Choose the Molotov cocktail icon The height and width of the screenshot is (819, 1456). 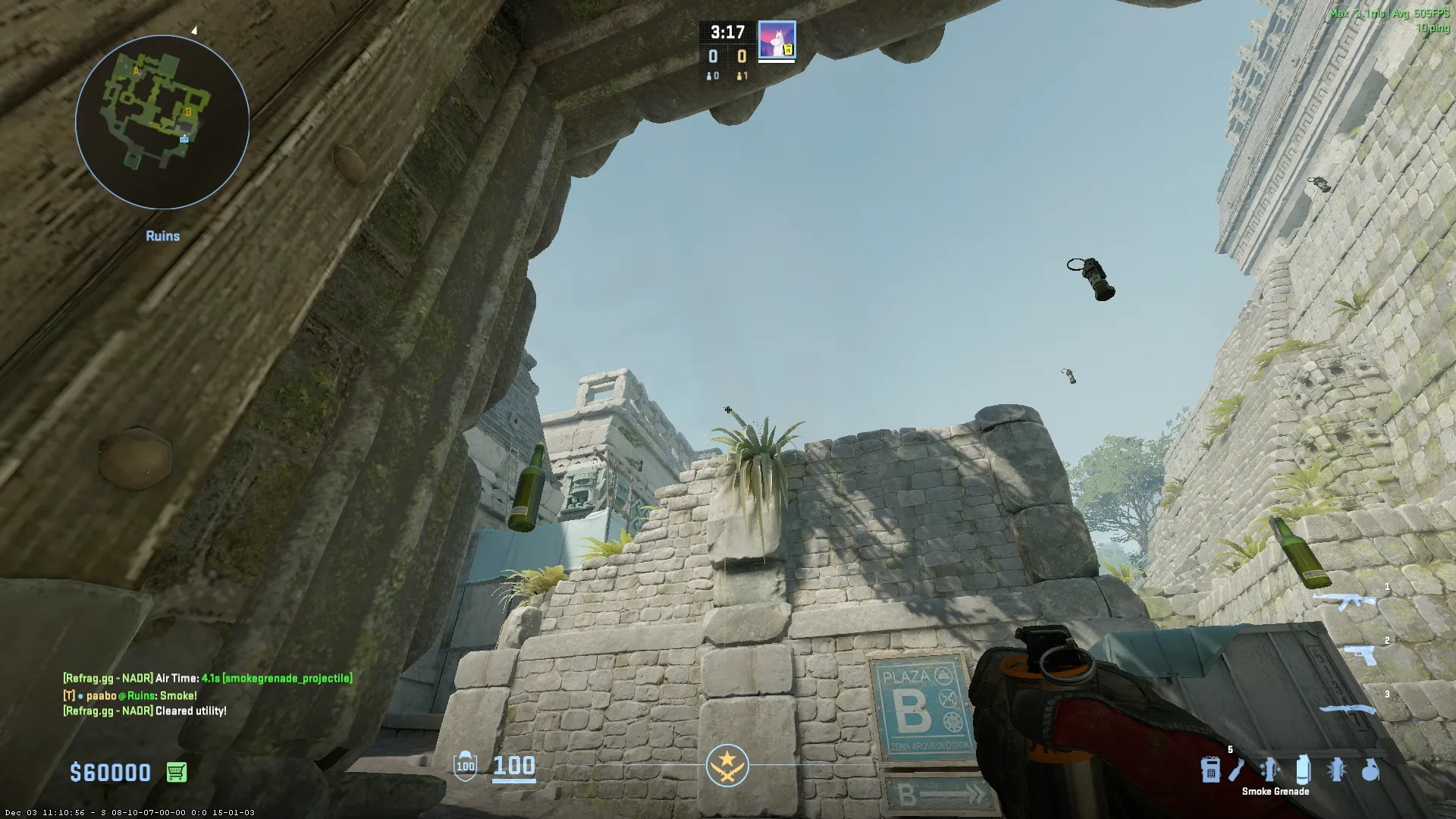(x=1238, y=770)
